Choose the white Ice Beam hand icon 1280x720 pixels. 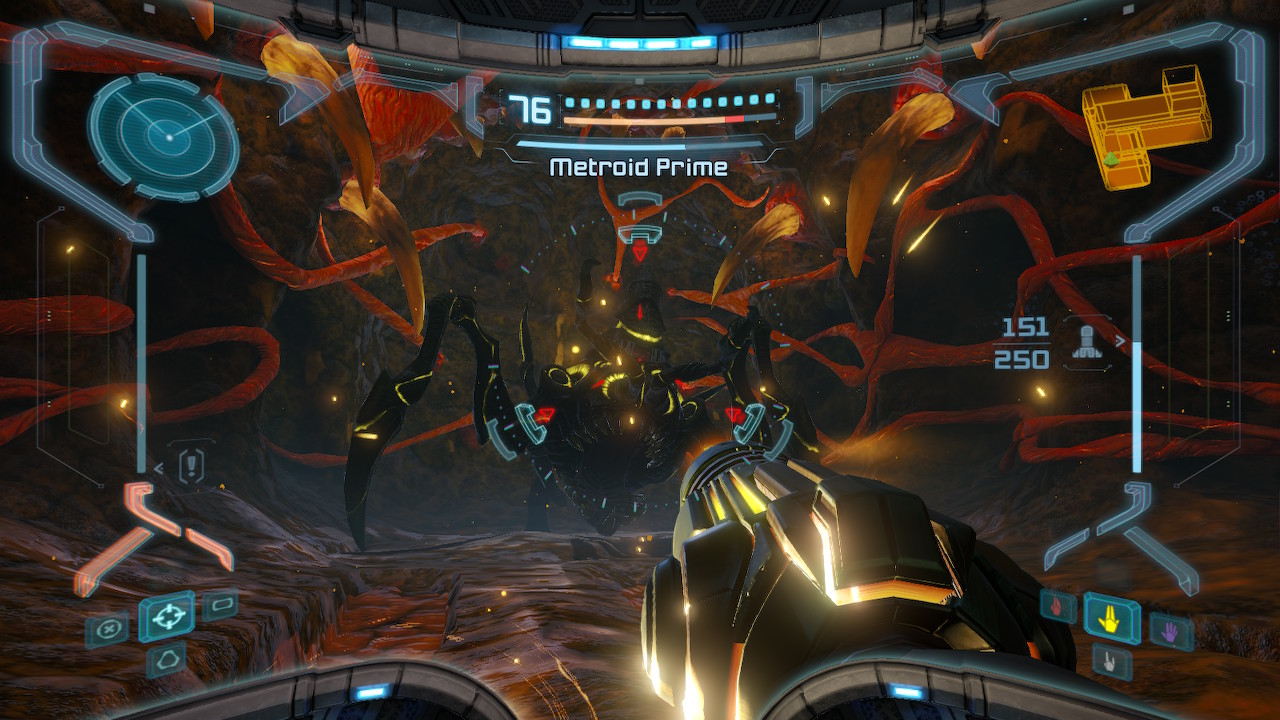1110,661
